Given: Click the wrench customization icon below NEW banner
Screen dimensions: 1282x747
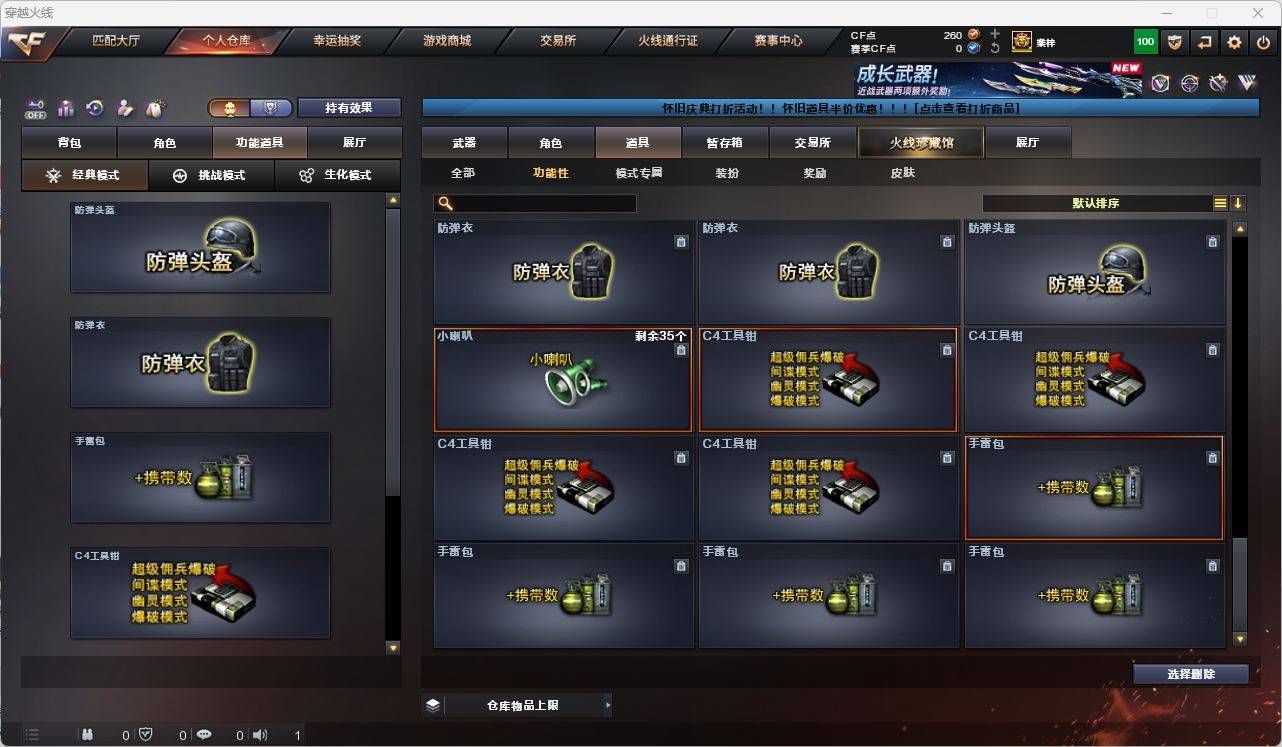Looking at the screenshot, I should click(x=1218, y=83).
